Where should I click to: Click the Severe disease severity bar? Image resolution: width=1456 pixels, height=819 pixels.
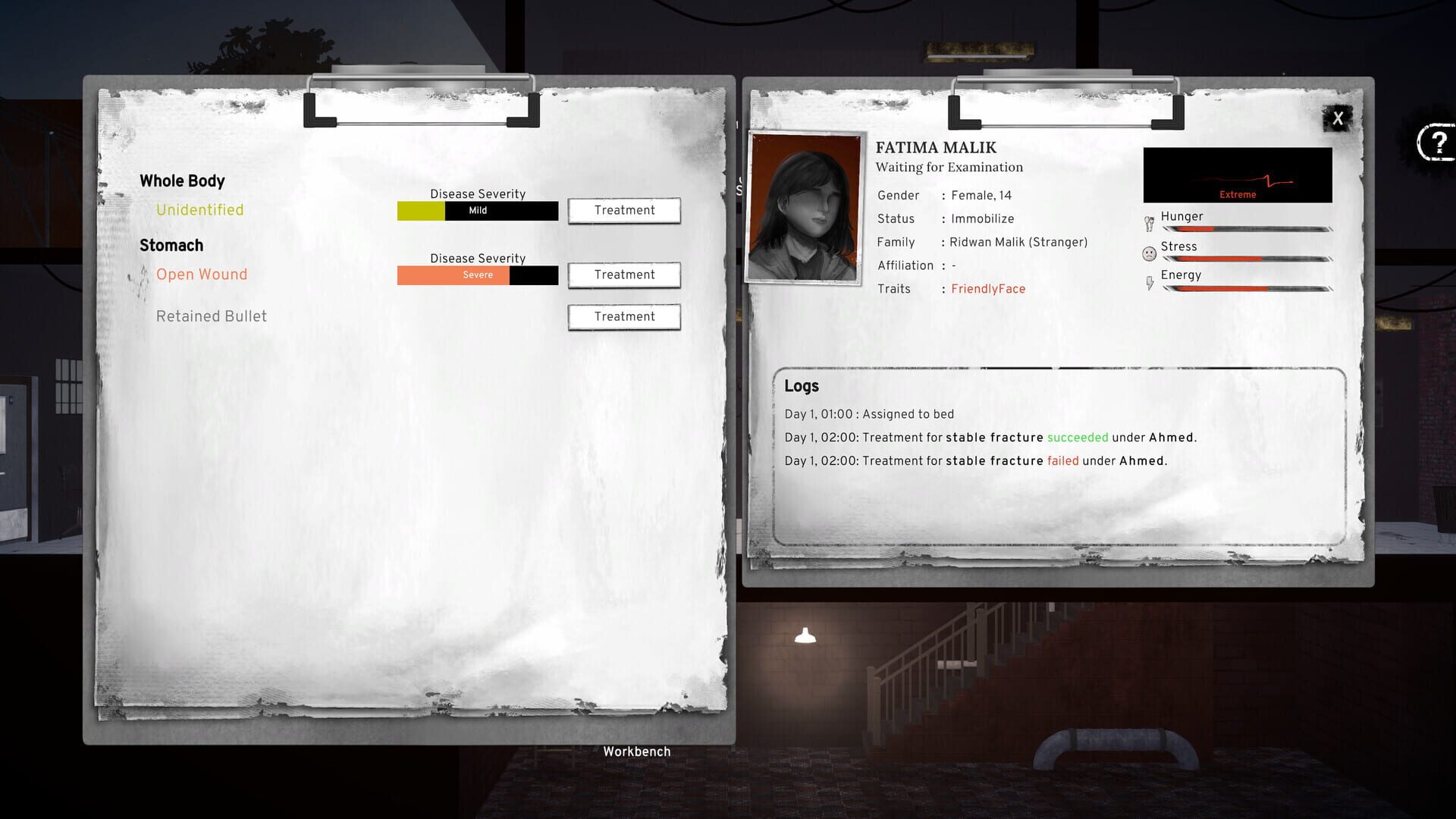[x=476, y=275]
